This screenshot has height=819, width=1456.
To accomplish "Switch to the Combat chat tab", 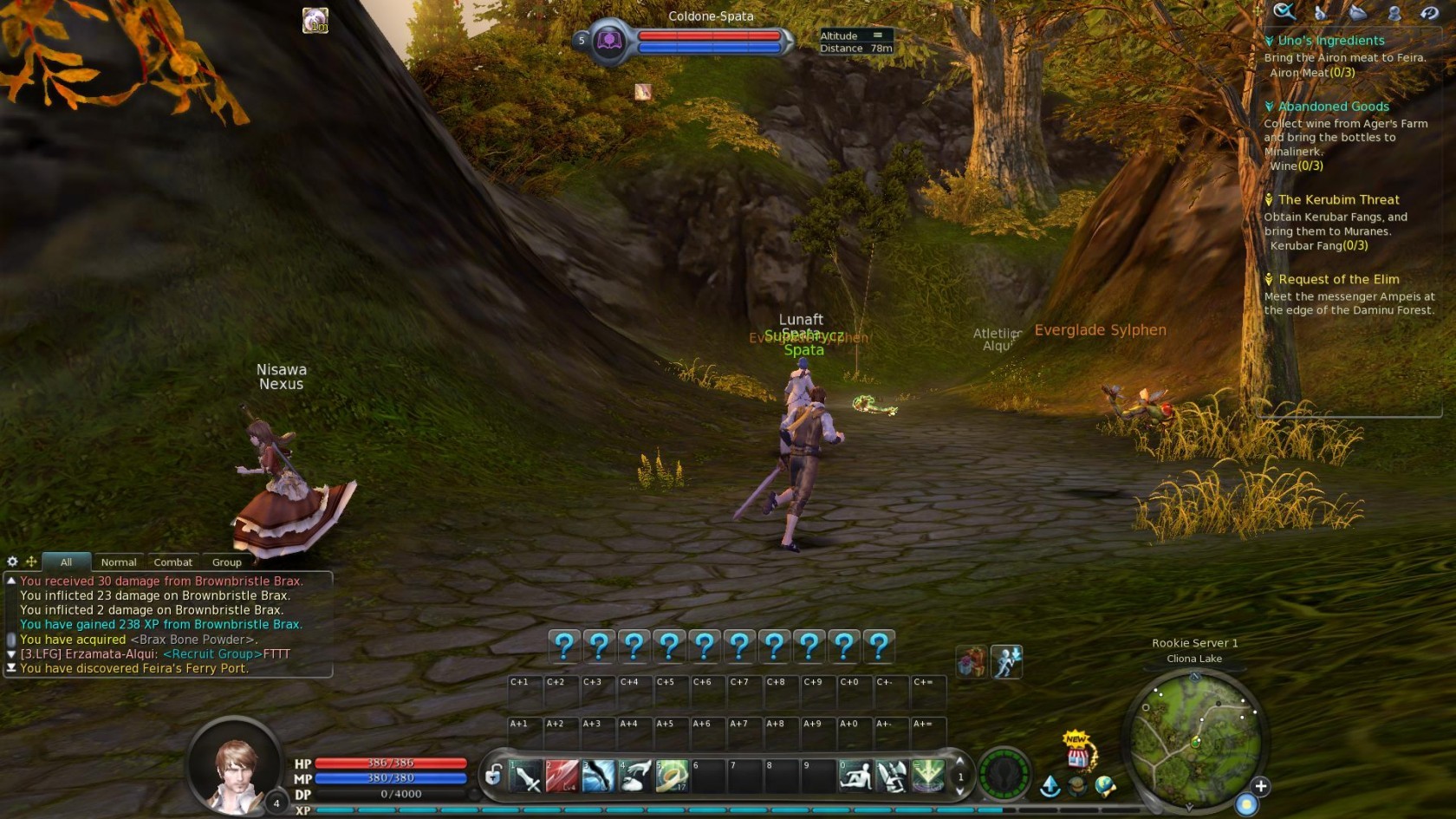I will click(172, 562).
